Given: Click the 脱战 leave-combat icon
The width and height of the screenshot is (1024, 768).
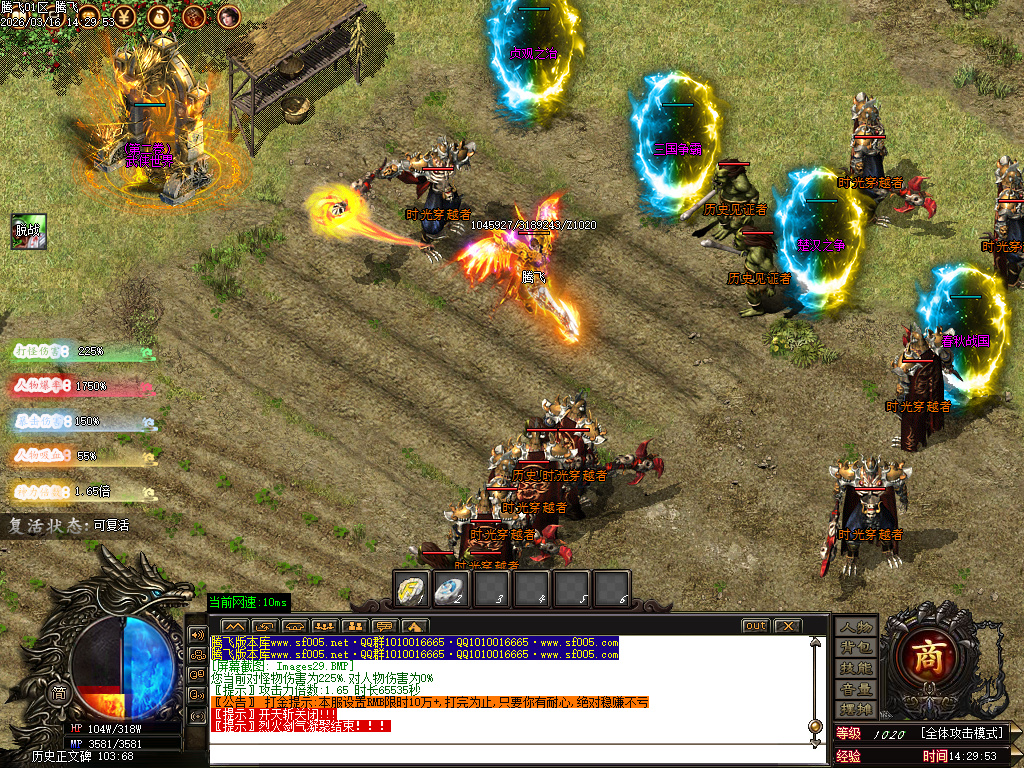Looking at the screenshot, I should click(29, 230).
